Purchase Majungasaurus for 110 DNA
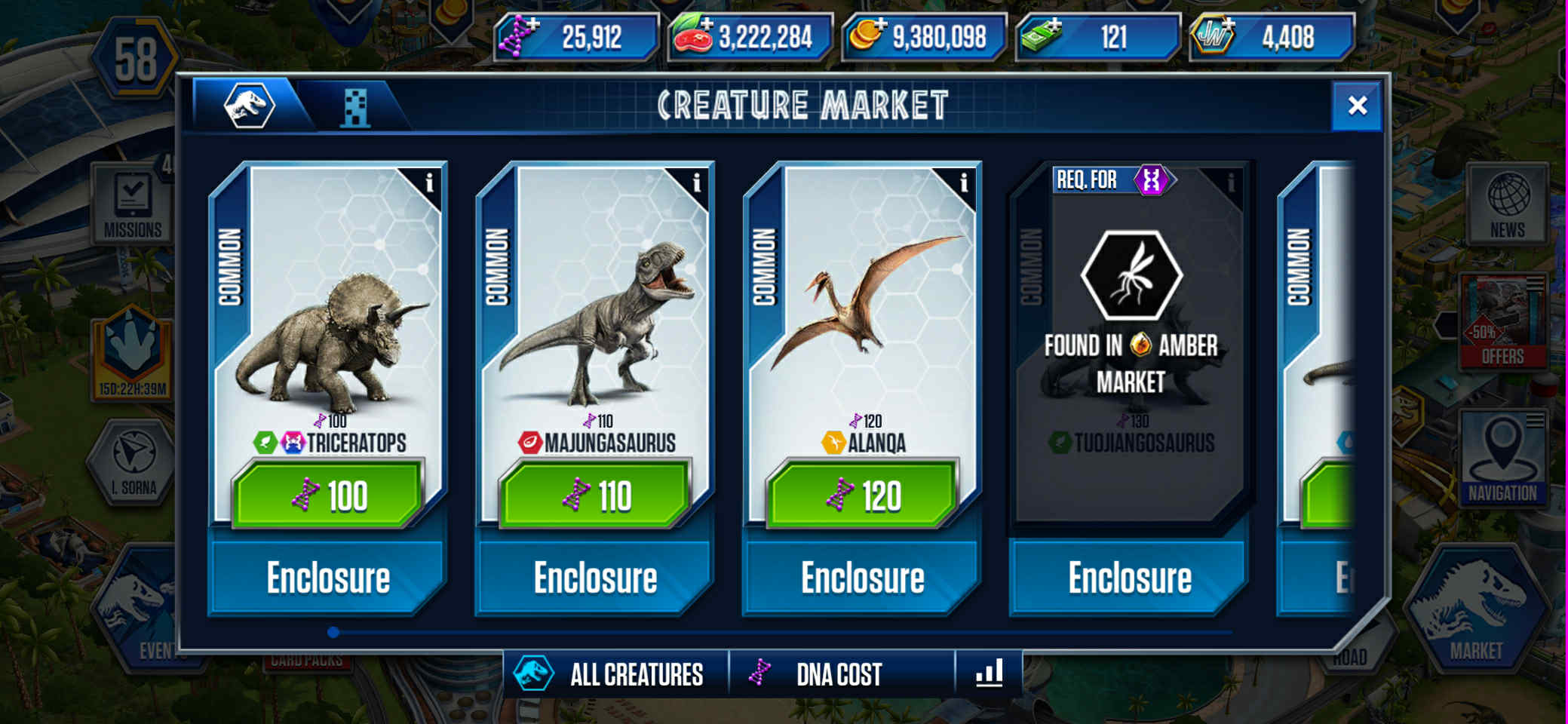The width and height of the screenshot is (1568, 724). click(596, 495)
